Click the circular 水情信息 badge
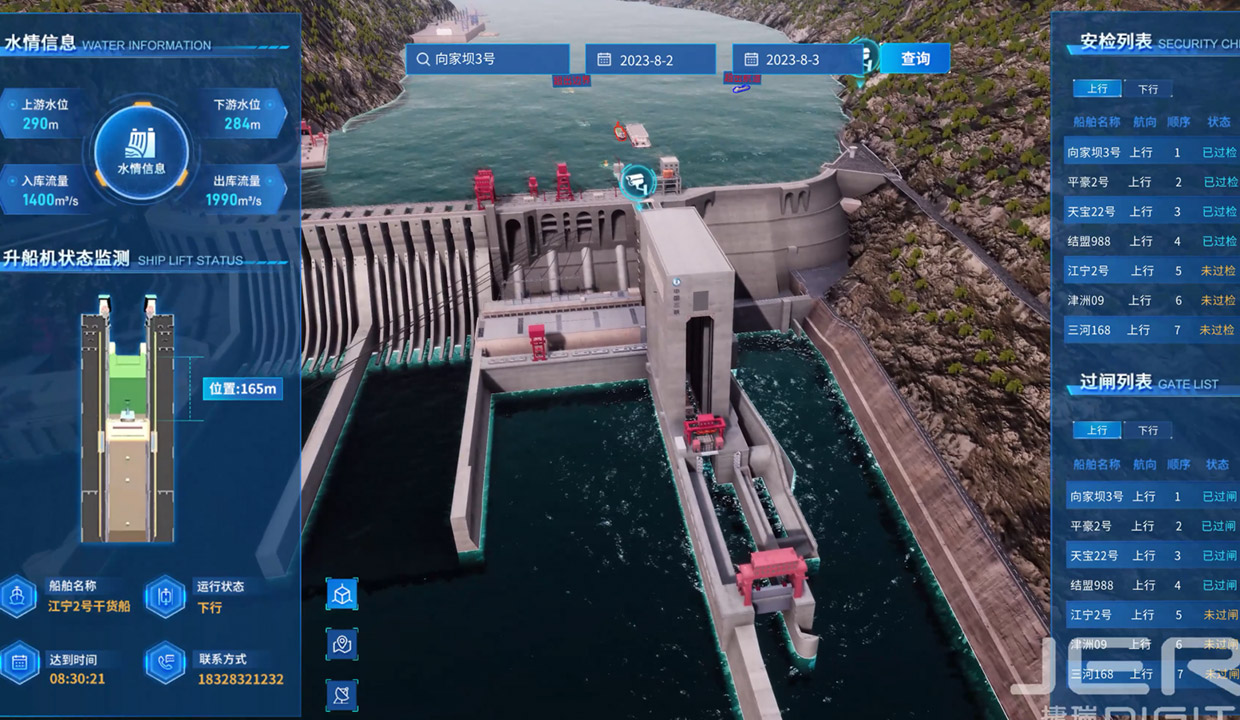 coord(142,153)
